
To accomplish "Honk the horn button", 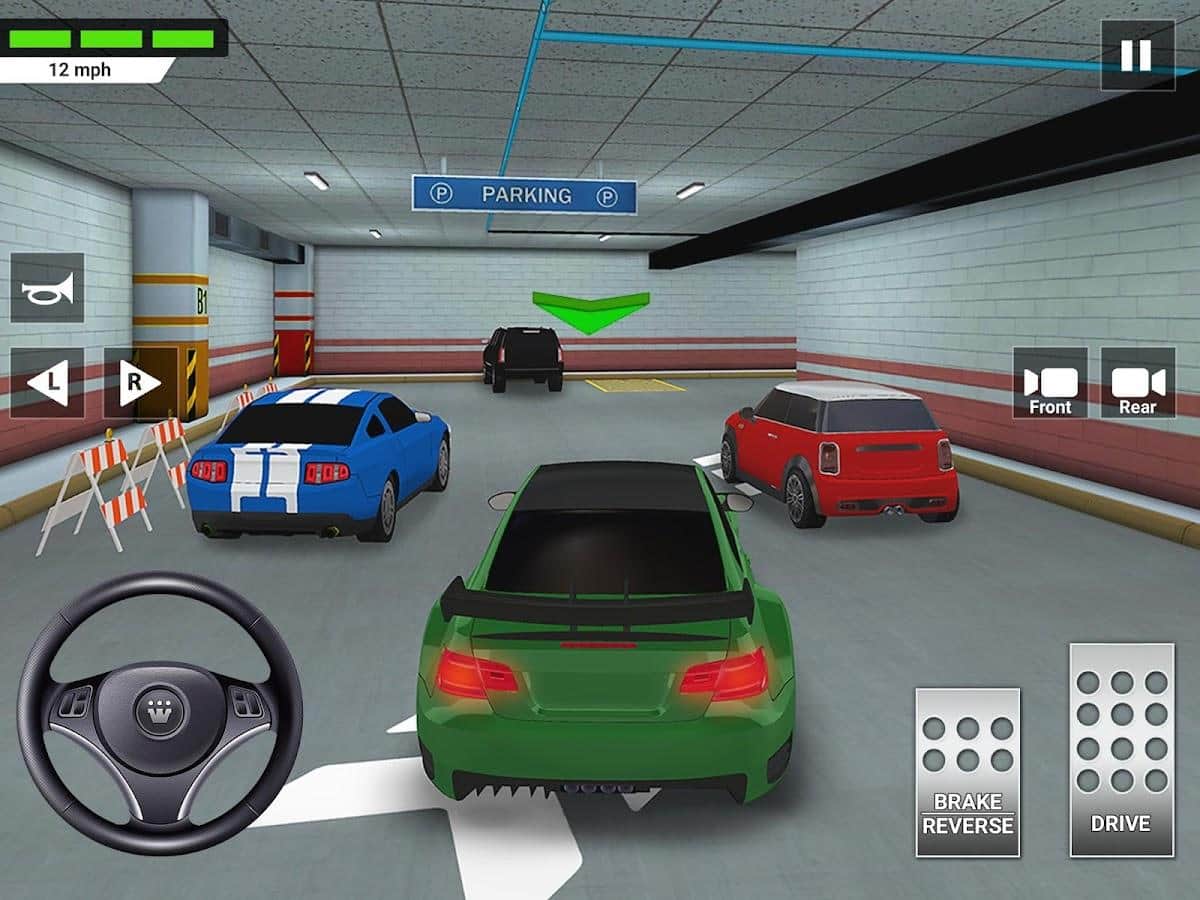I will tap(47, 288).
